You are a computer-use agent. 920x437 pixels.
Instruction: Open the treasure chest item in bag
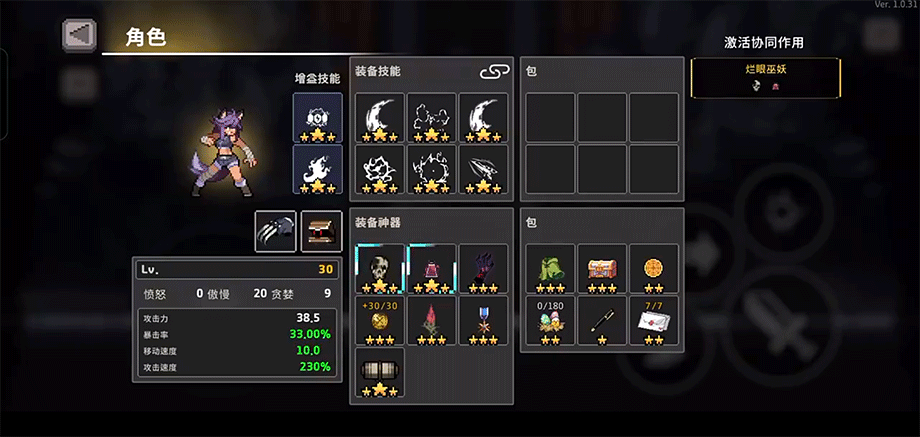coord(602,268)
